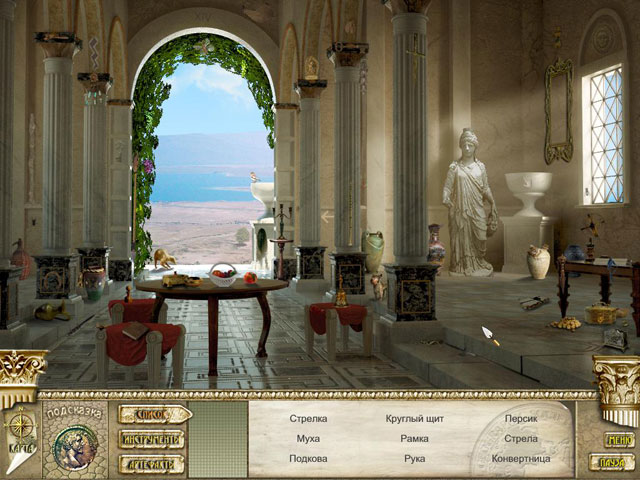Show the Список item list
This screenshot has width=640, height=480.
pos(153,414)
